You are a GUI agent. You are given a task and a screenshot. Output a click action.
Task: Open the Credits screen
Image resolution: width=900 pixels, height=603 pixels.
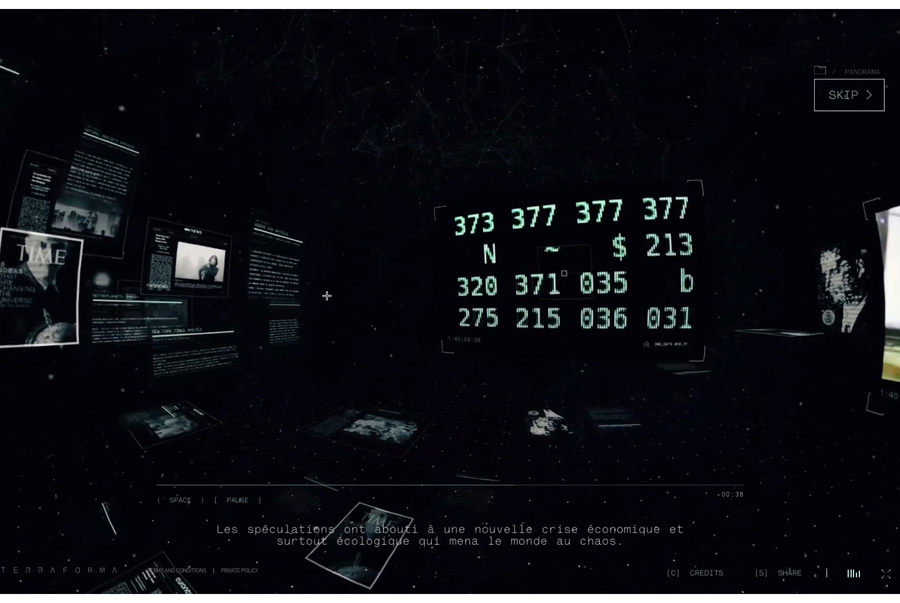[696, 573]
